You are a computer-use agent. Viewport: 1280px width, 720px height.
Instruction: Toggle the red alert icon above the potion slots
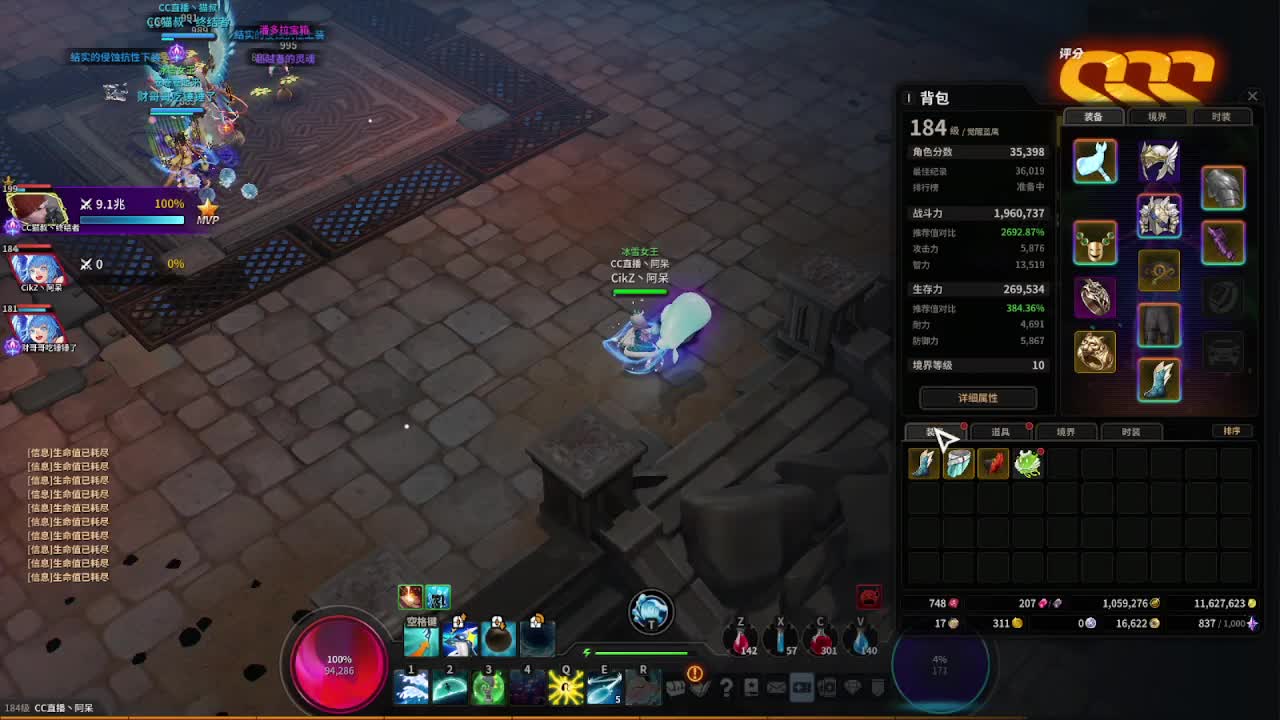pyautogui.click(x=869, y=597)
